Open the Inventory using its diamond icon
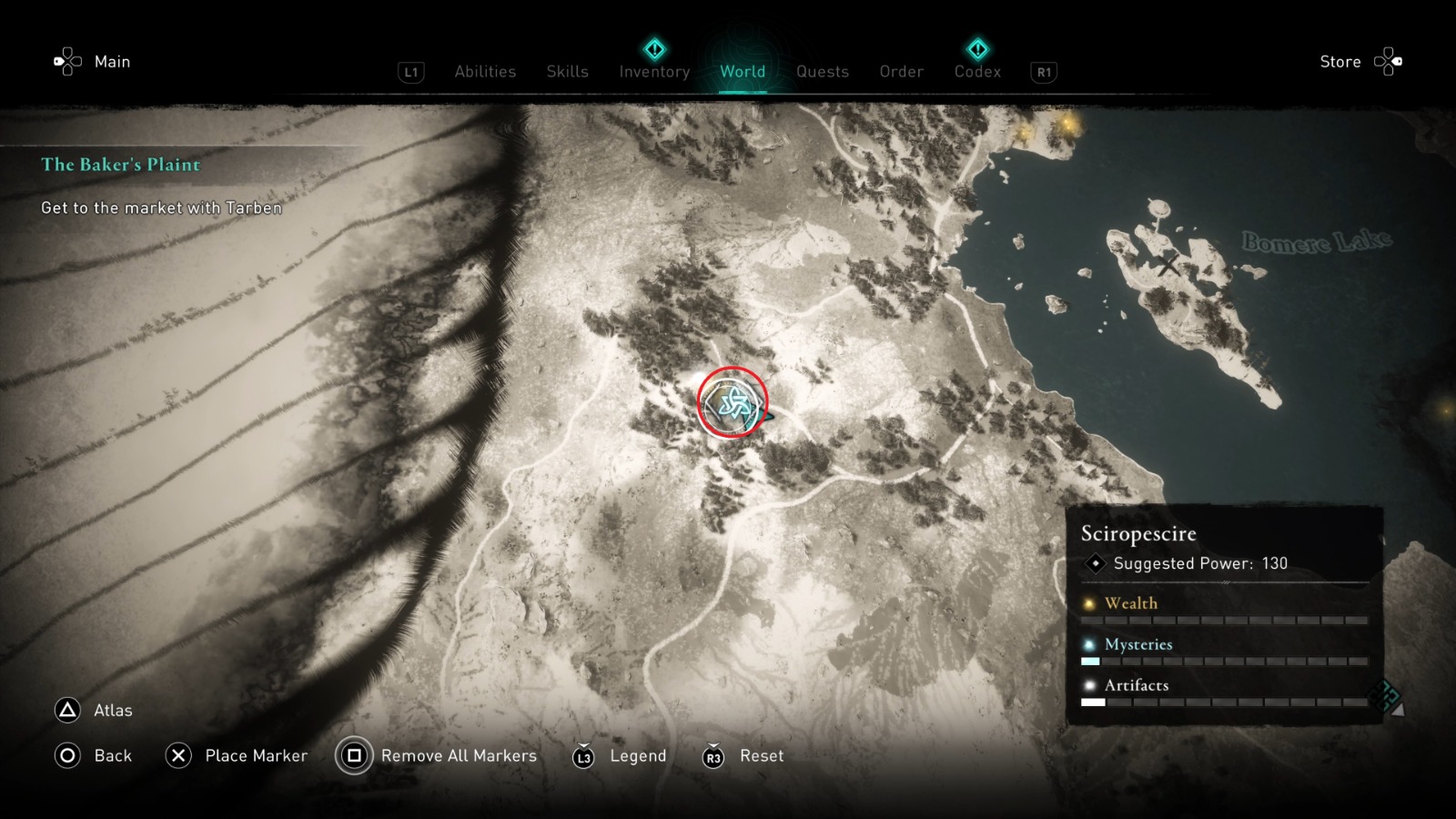Screen dimensions: 1456x819 653,50
